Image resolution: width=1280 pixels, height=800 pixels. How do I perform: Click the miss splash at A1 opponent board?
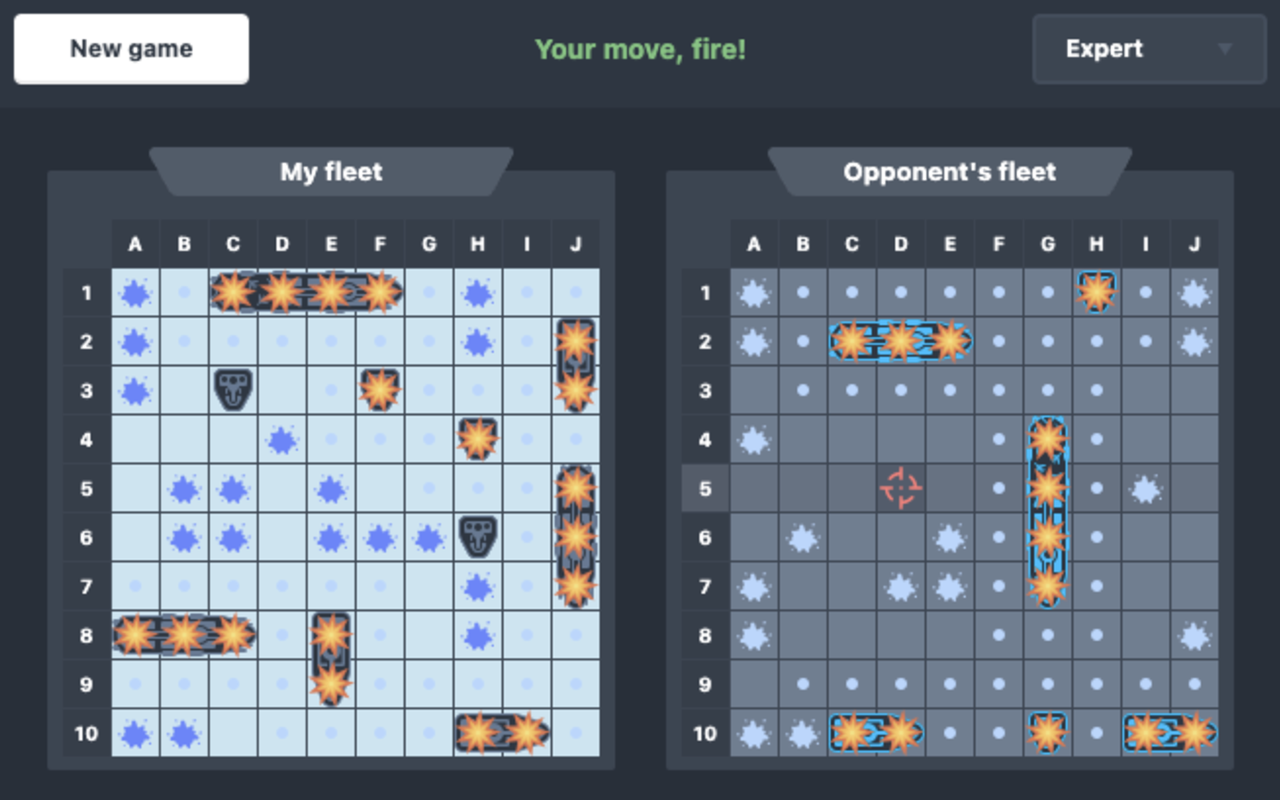tap(754, 293)
